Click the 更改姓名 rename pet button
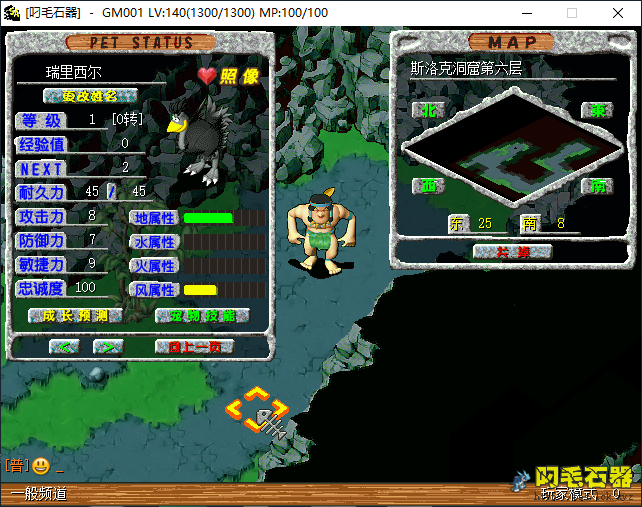 click(90, 96)
